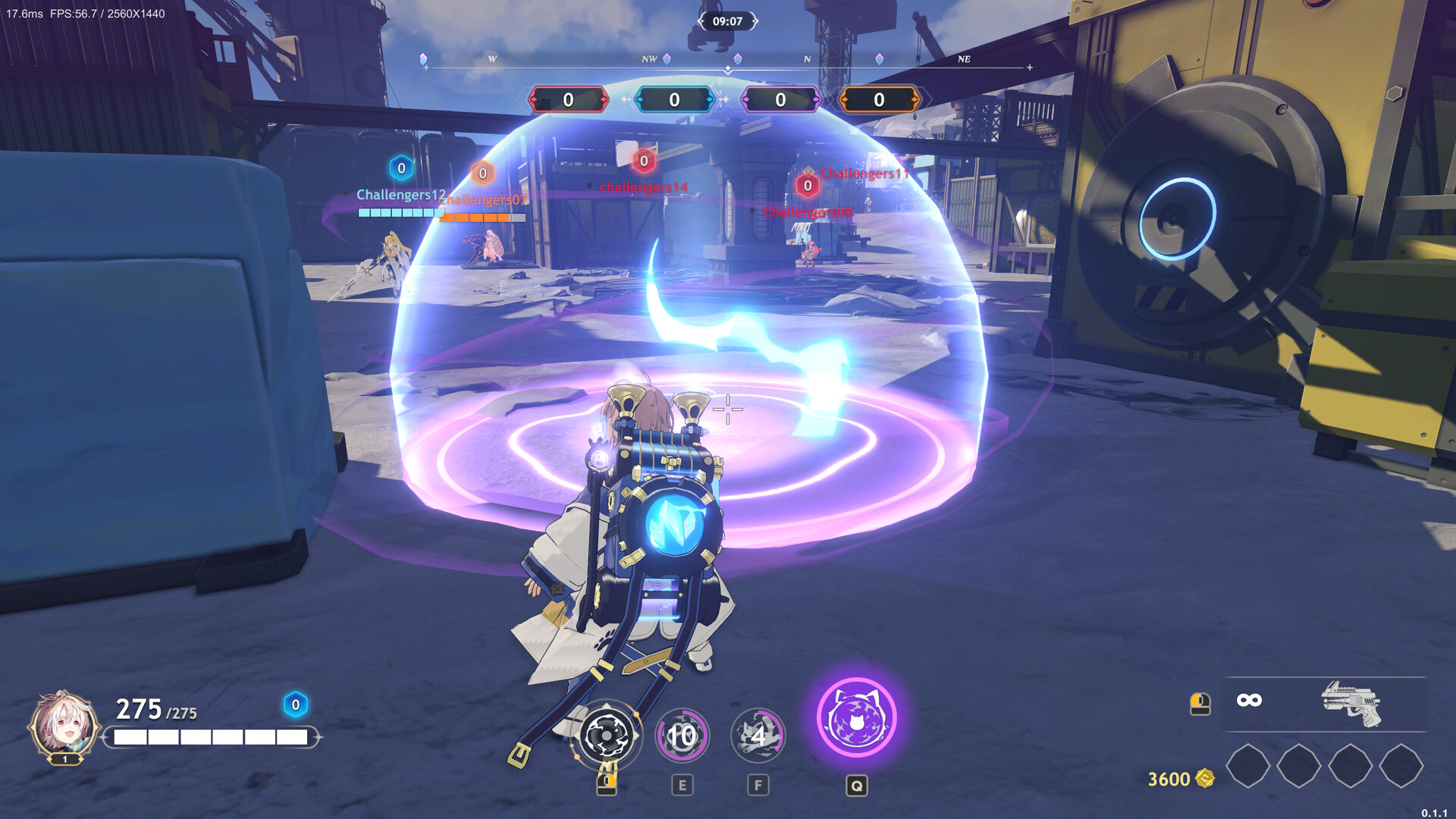This screenshot has height=819, width=1456.
Task: Click the E keybind label under its ability
Action: point(681,786)
